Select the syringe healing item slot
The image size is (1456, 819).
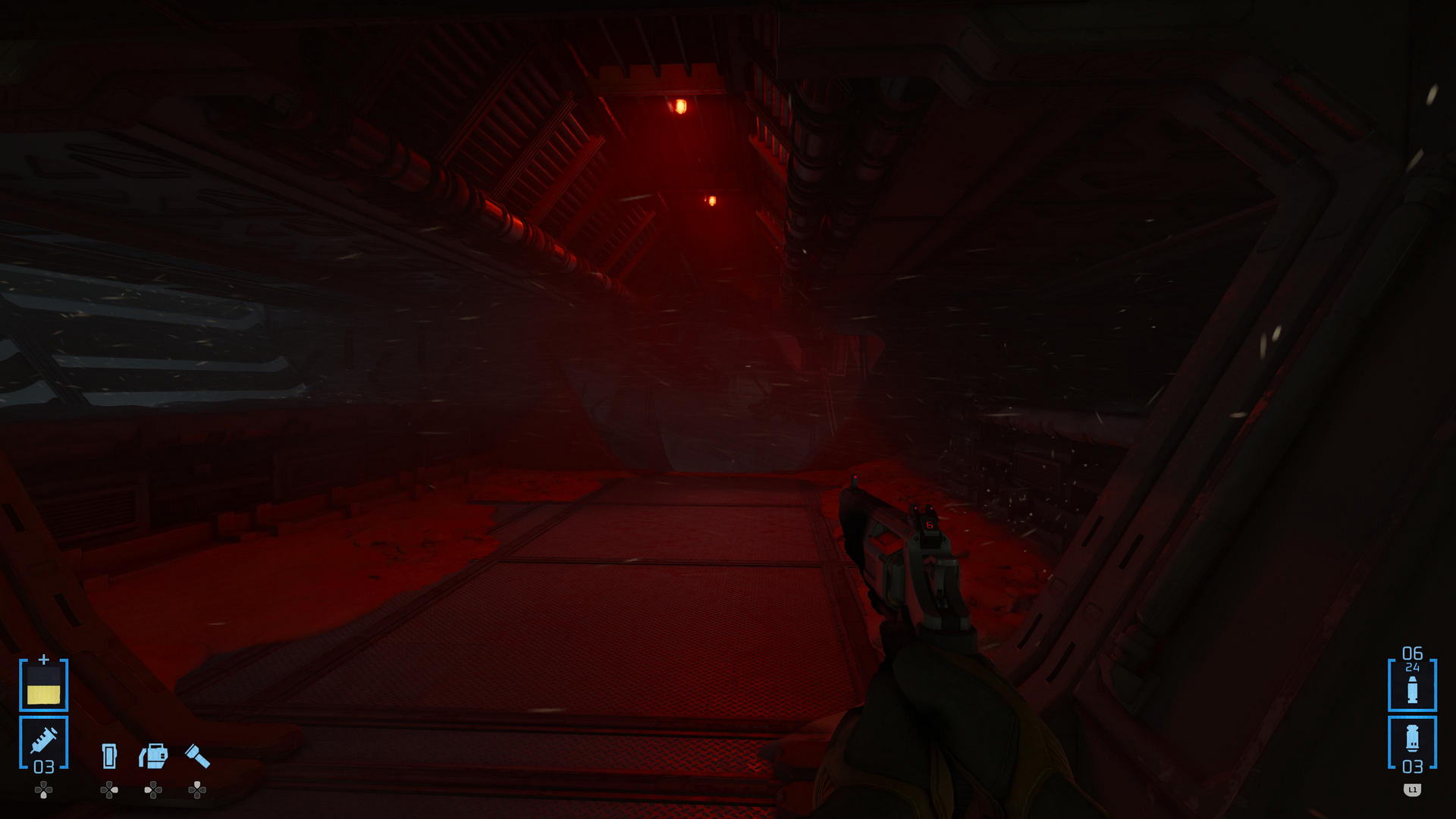pos(43,742)
